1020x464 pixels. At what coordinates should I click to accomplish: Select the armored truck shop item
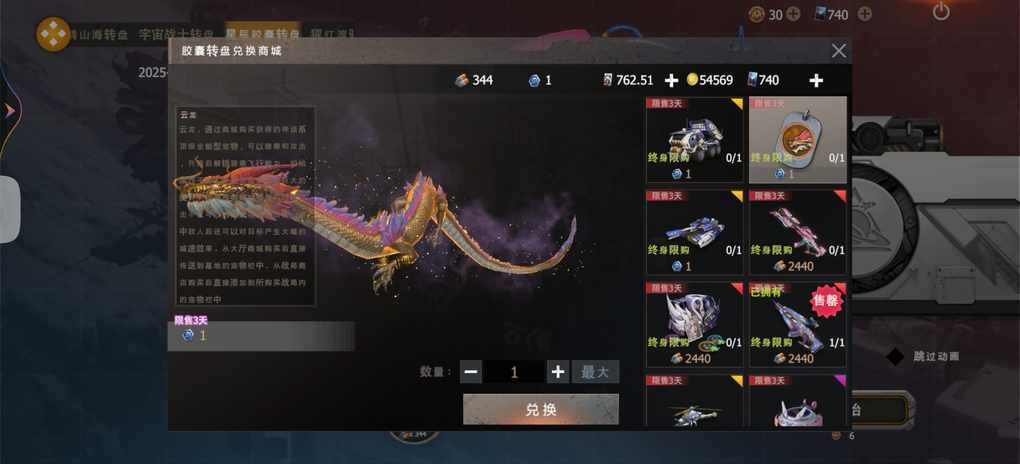[695, 140]
